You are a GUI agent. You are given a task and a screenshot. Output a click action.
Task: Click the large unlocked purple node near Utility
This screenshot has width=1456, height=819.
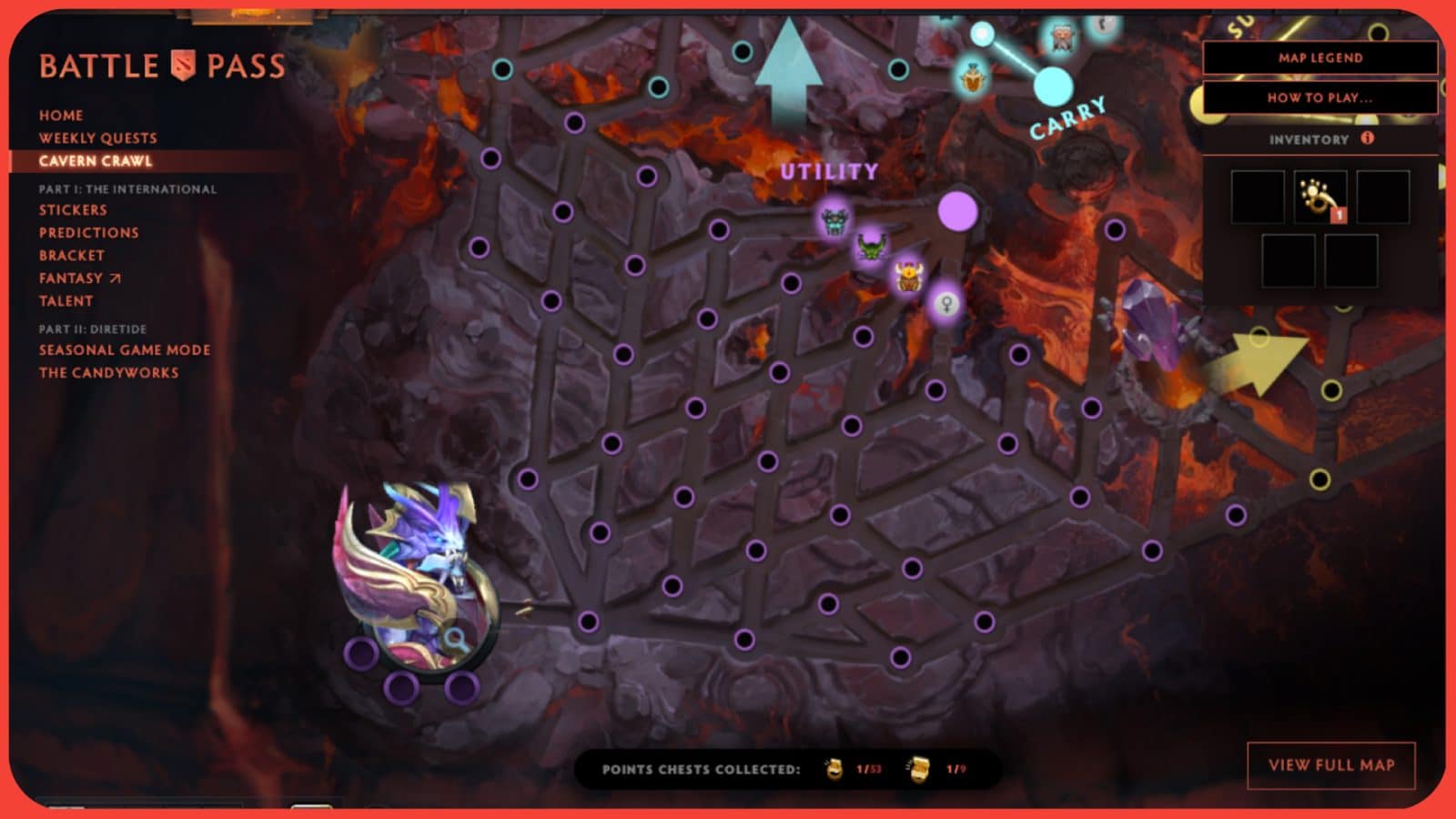coord(959,210)
